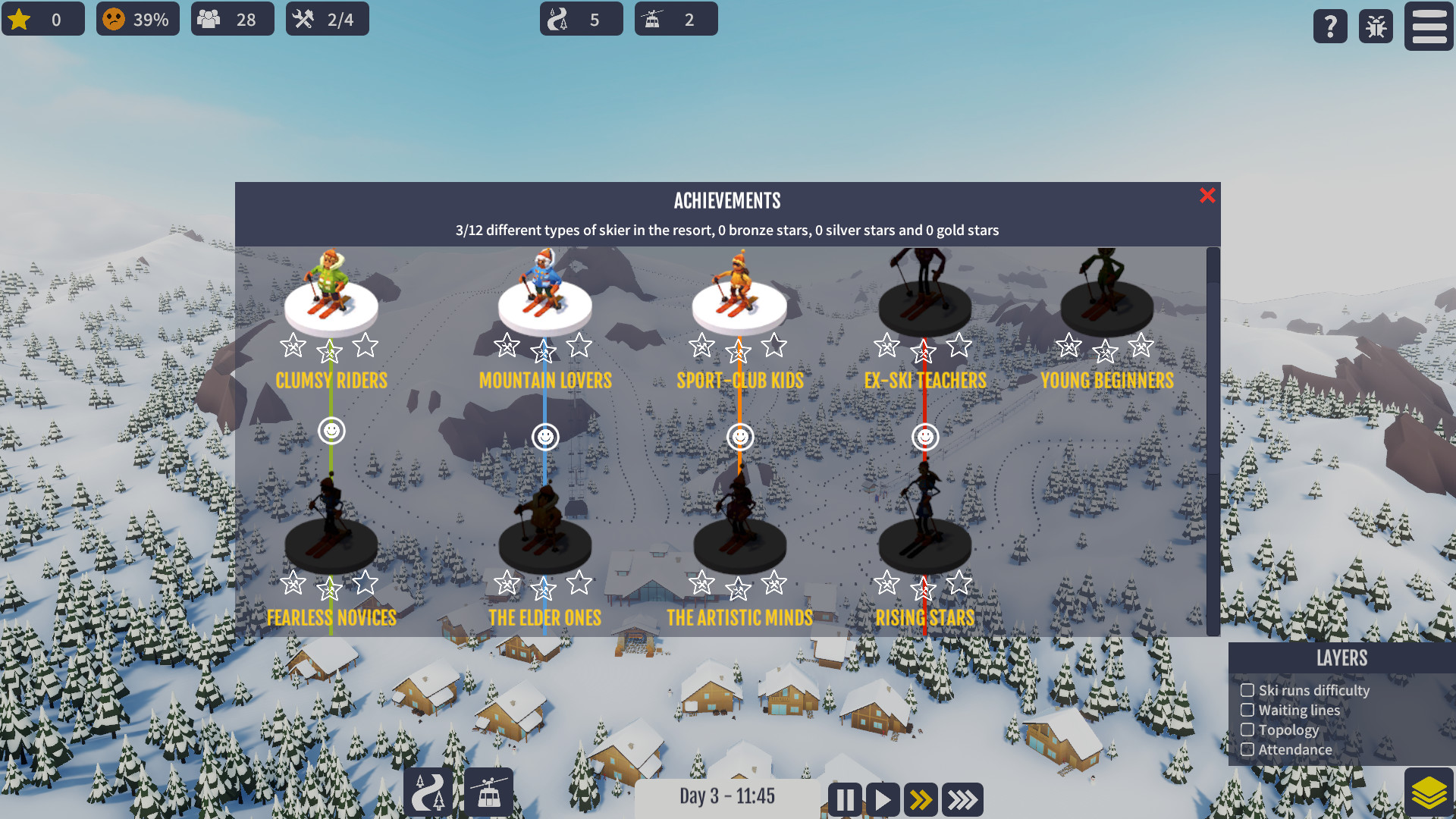Viewport: 1456px width, 819px height.
Task: Click the visitor happiness indicator
Action: [137, 19]
